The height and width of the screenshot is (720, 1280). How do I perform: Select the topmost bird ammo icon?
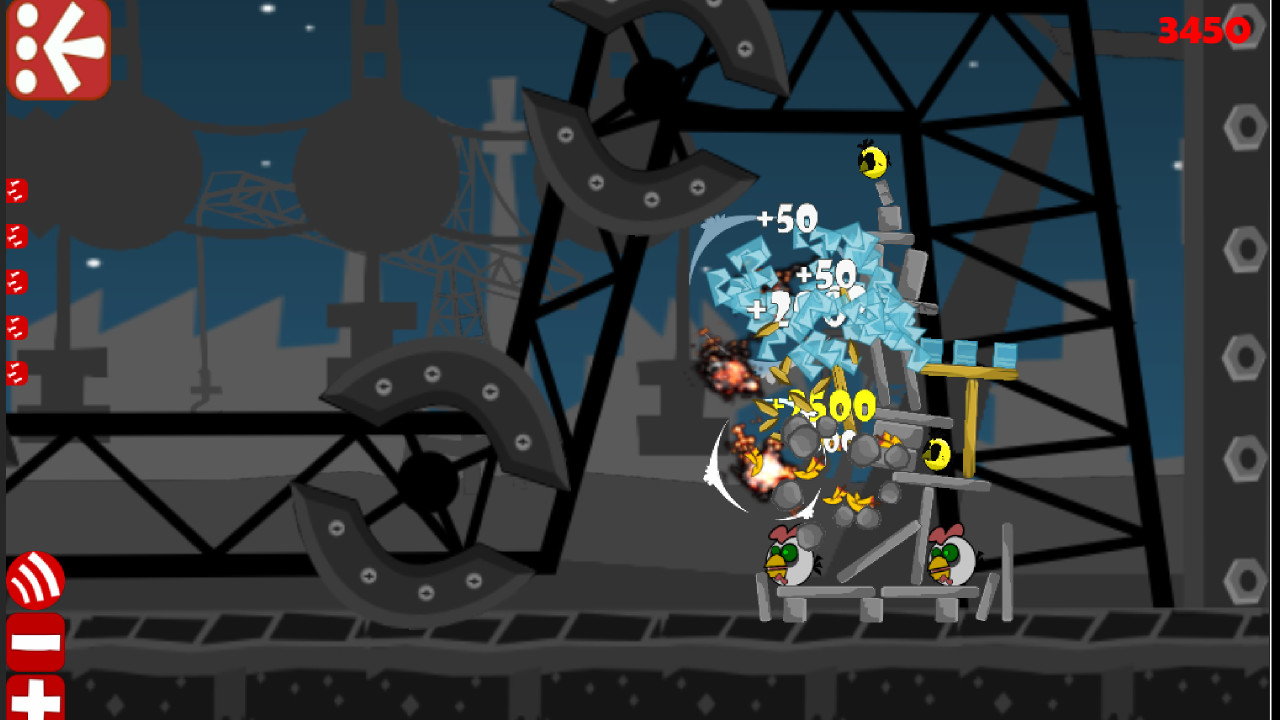[x=14, y=190]
